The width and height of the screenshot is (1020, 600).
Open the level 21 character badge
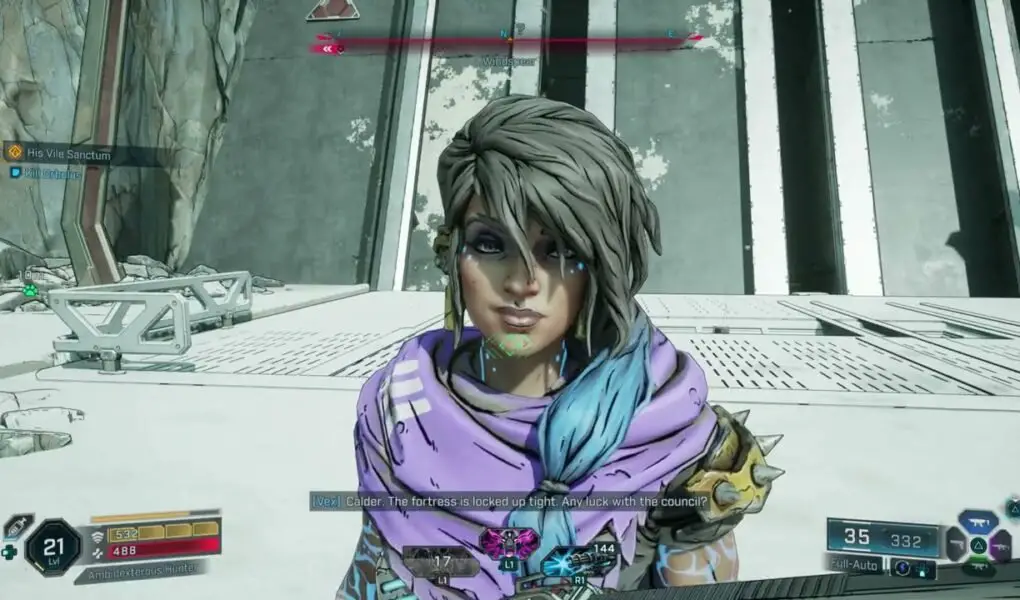(52, 547)
